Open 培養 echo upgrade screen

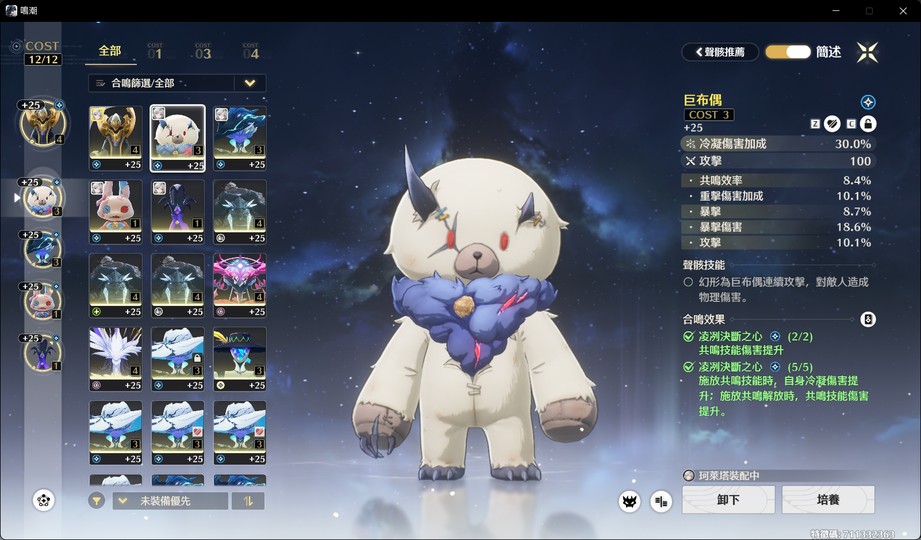(828, 499)
